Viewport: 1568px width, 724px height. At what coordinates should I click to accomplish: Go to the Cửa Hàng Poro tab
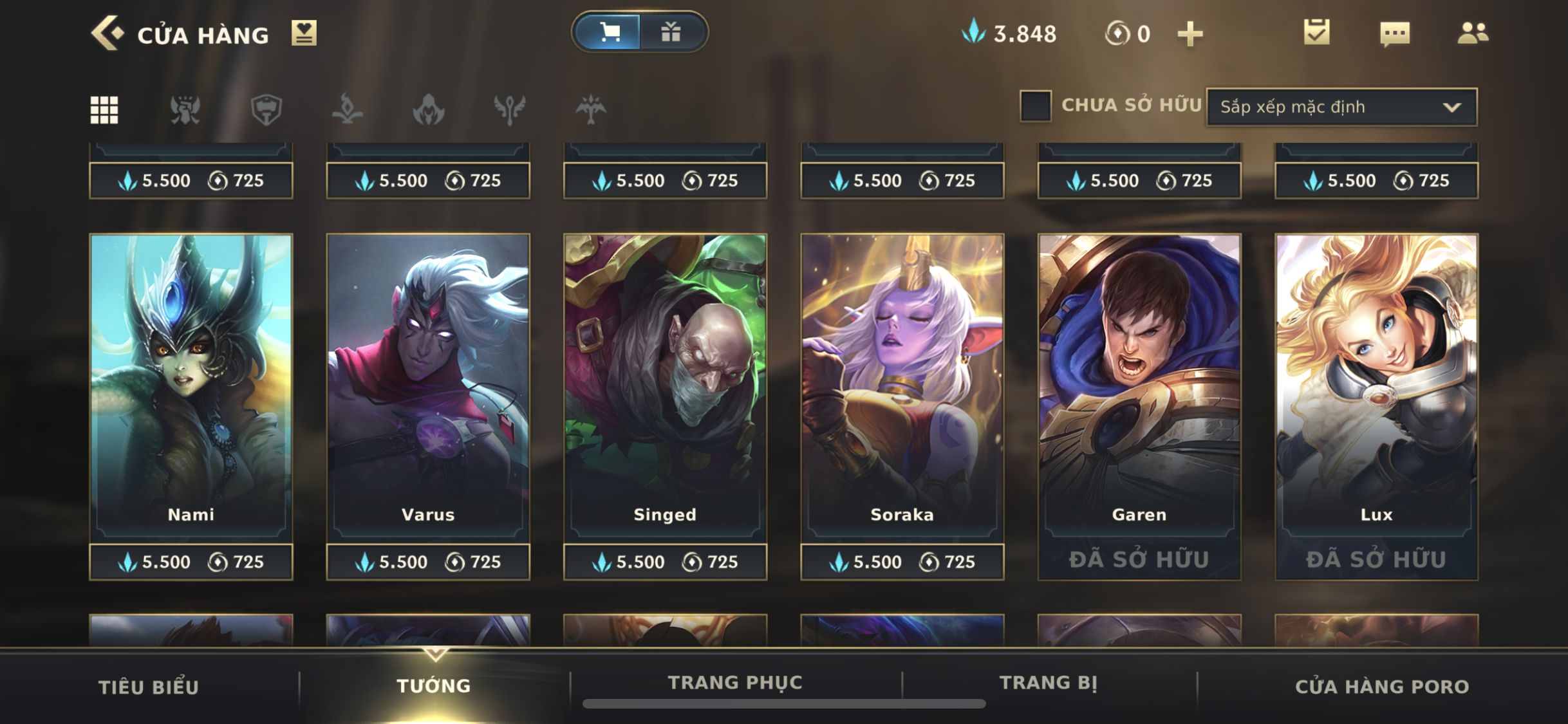point(1382,687)
